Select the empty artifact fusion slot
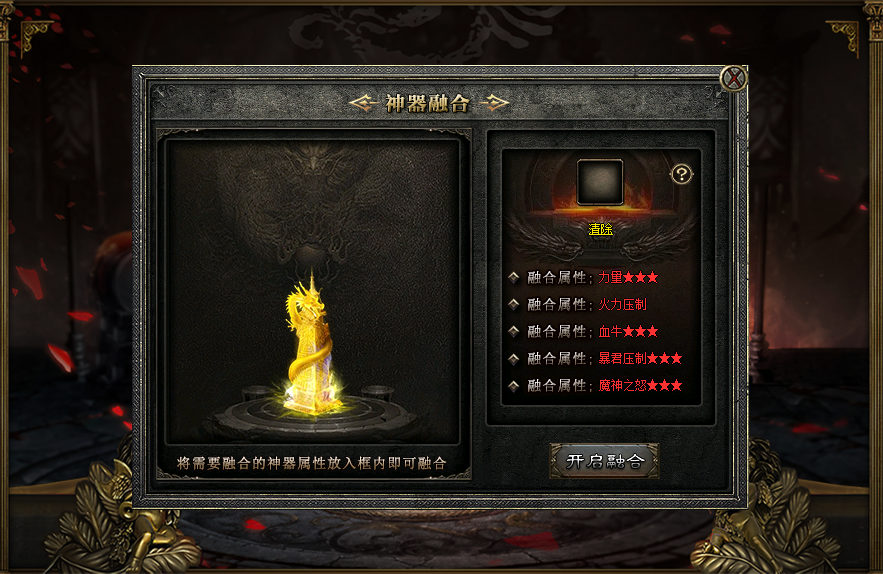The image size is (883, 574). pyautogui.click(x=600, y=182)
